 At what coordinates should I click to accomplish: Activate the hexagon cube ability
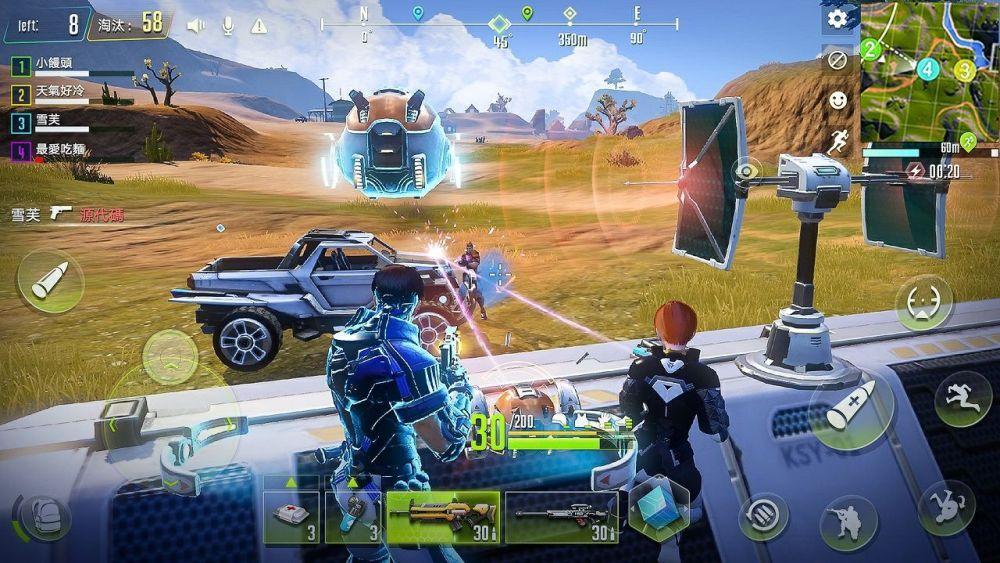tap(658, 507)
